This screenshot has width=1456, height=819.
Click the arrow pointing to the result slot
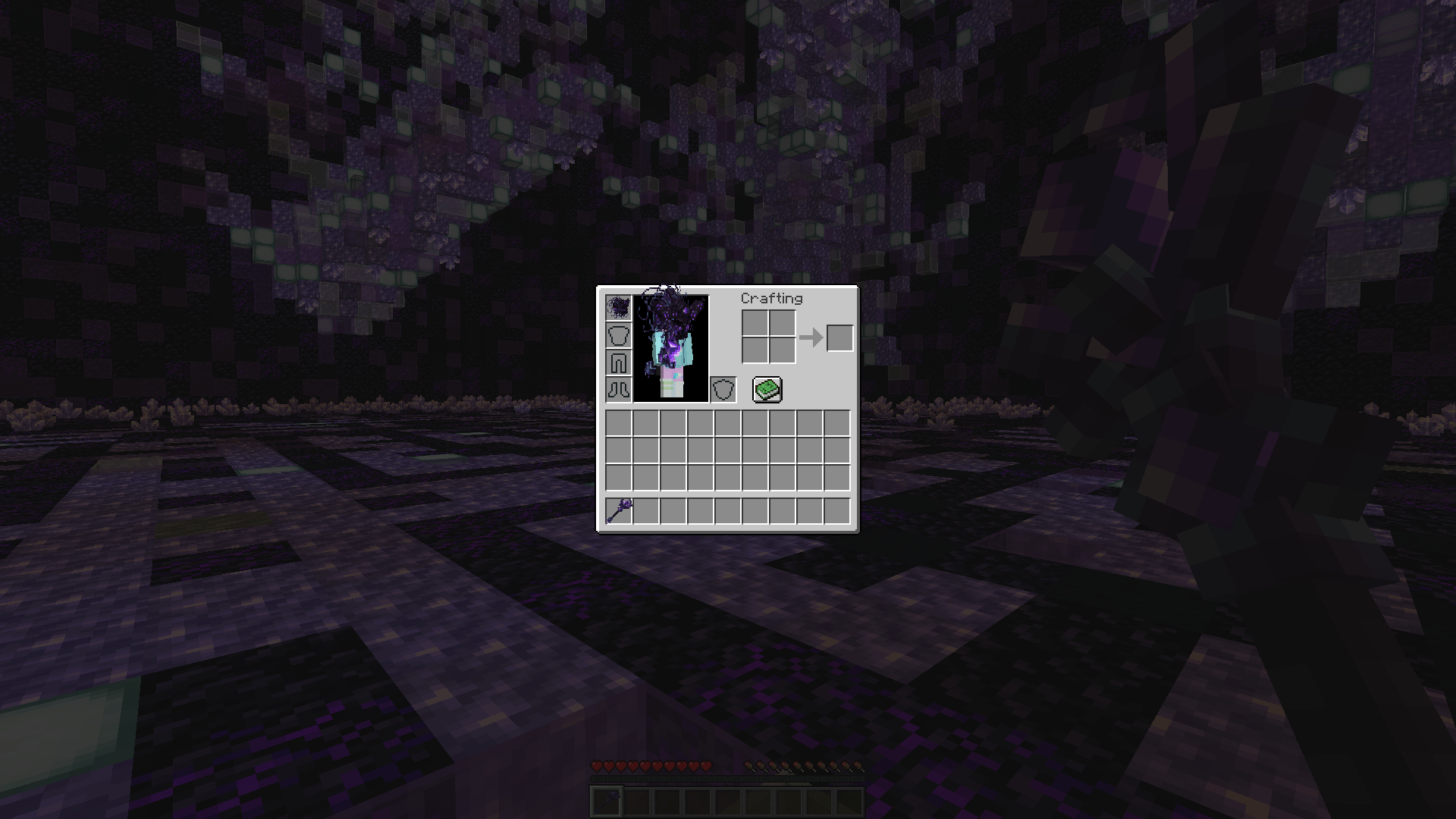tap(810, 339)
